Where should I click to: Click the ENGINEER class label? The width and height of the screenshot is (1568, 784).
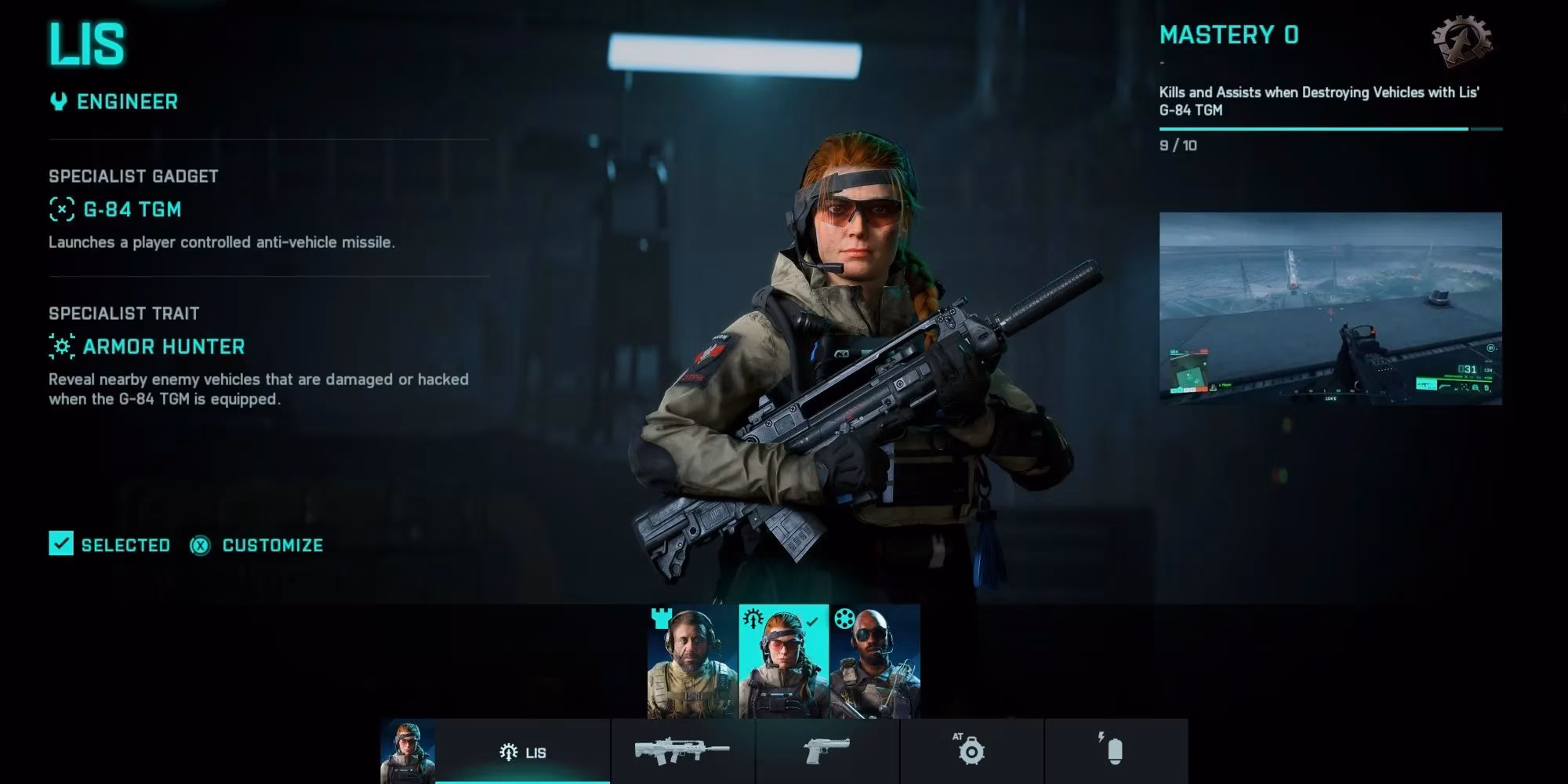click(125, 100)
